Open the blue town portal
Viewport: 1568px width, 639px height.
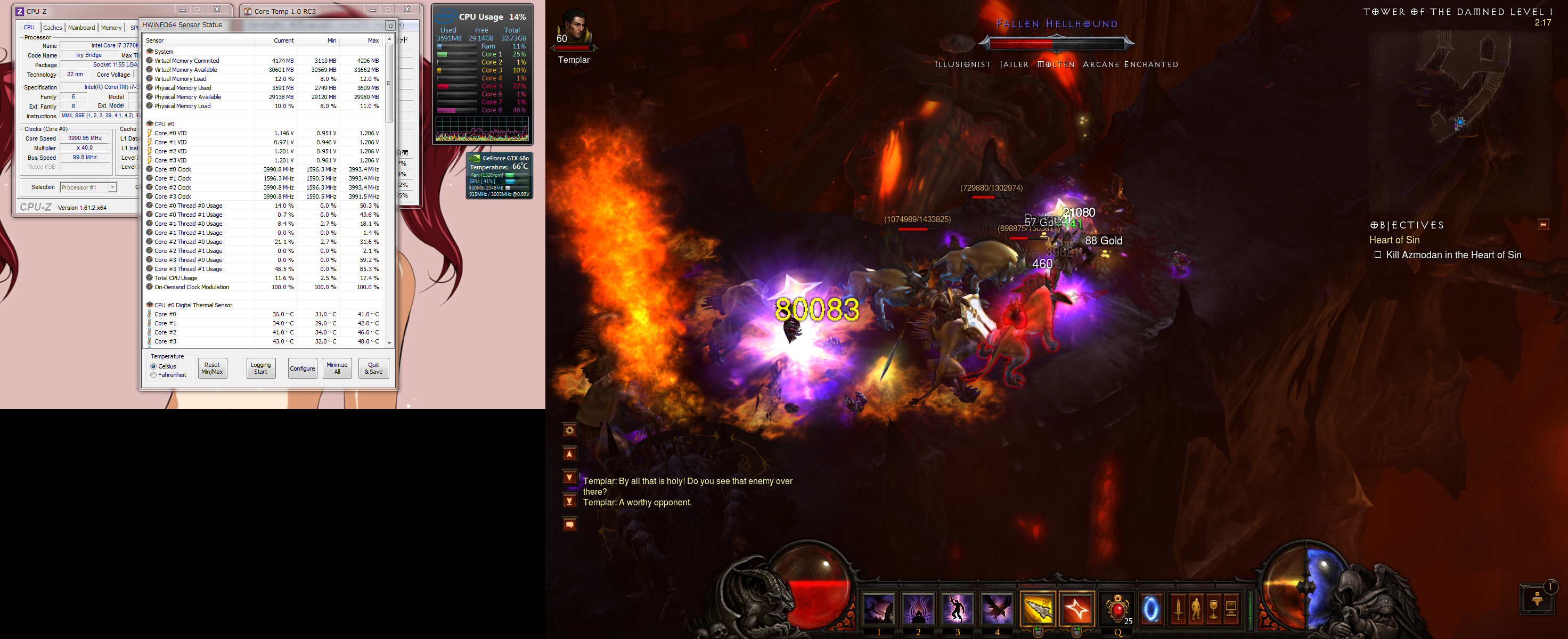tap(1150, 609)
